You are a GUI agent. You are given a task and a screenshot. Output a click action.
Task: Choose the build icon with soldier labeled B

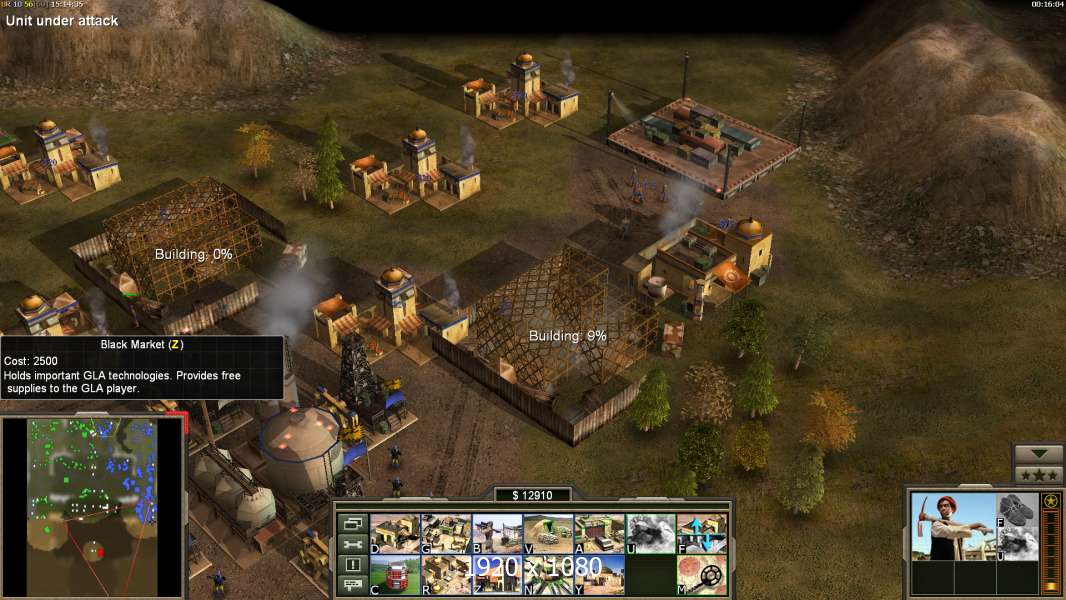tap(497, 534)
